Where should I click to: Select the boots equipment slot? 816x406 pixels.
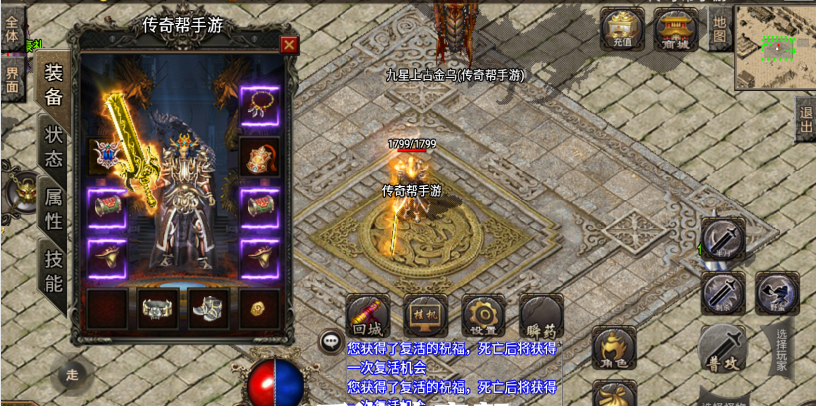click(209, 309)
